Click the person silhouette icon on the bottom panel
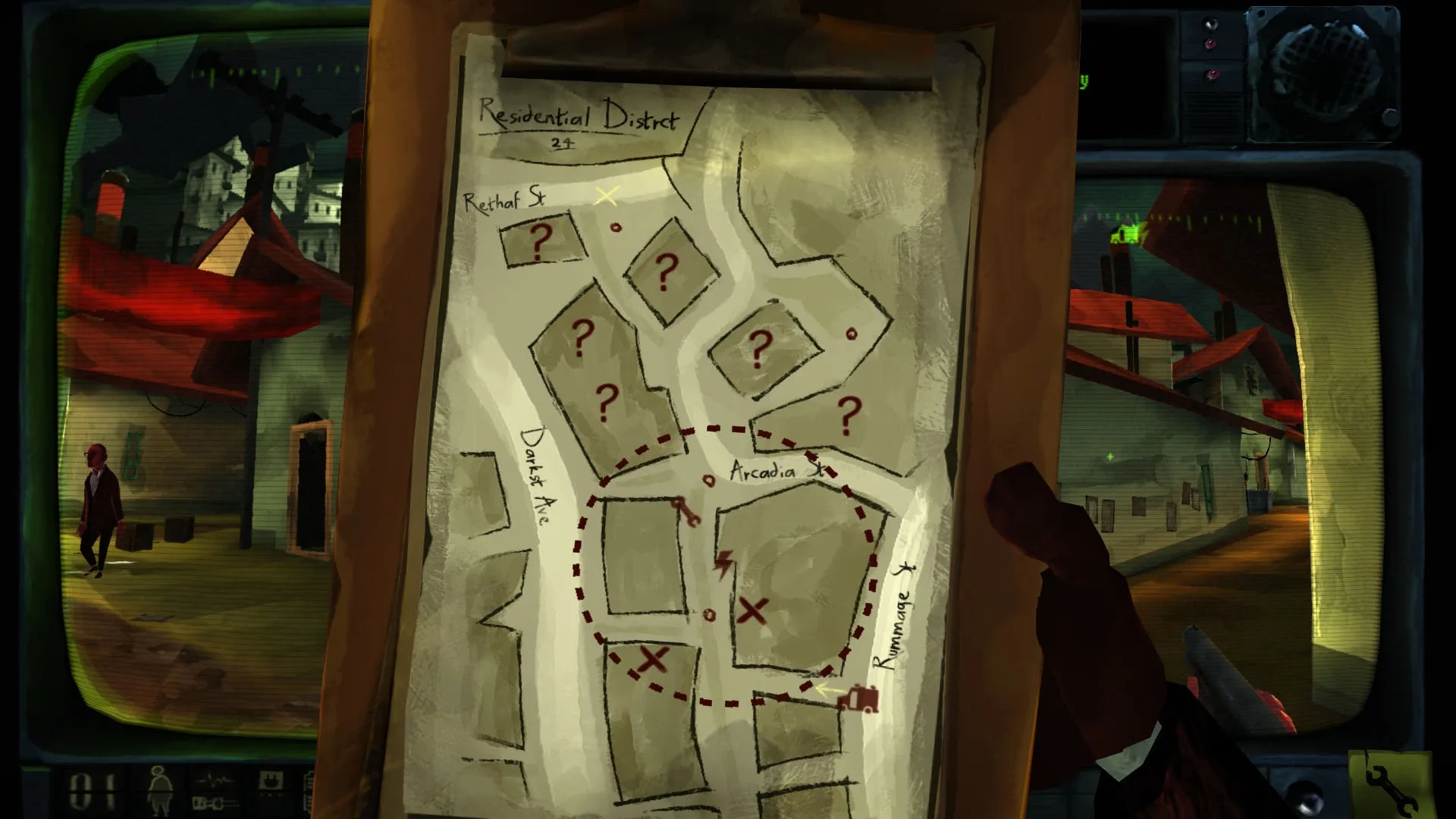1456x819 pixels. [x=160, y=790]
